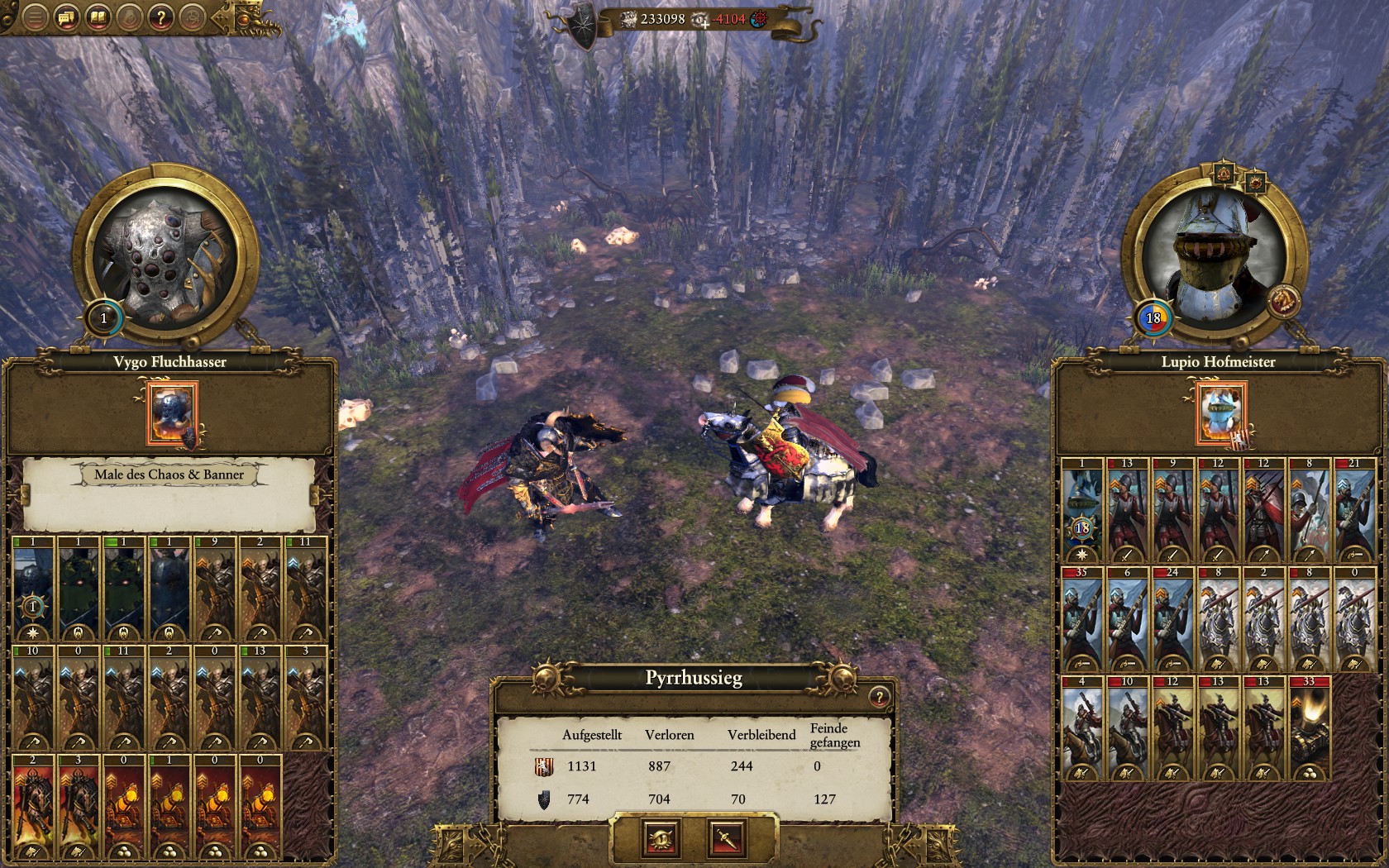Viewport: 1389px width, 868px height.
Task: Open help for the Pyrrhussieg results panel
Action: click(879, 697)
